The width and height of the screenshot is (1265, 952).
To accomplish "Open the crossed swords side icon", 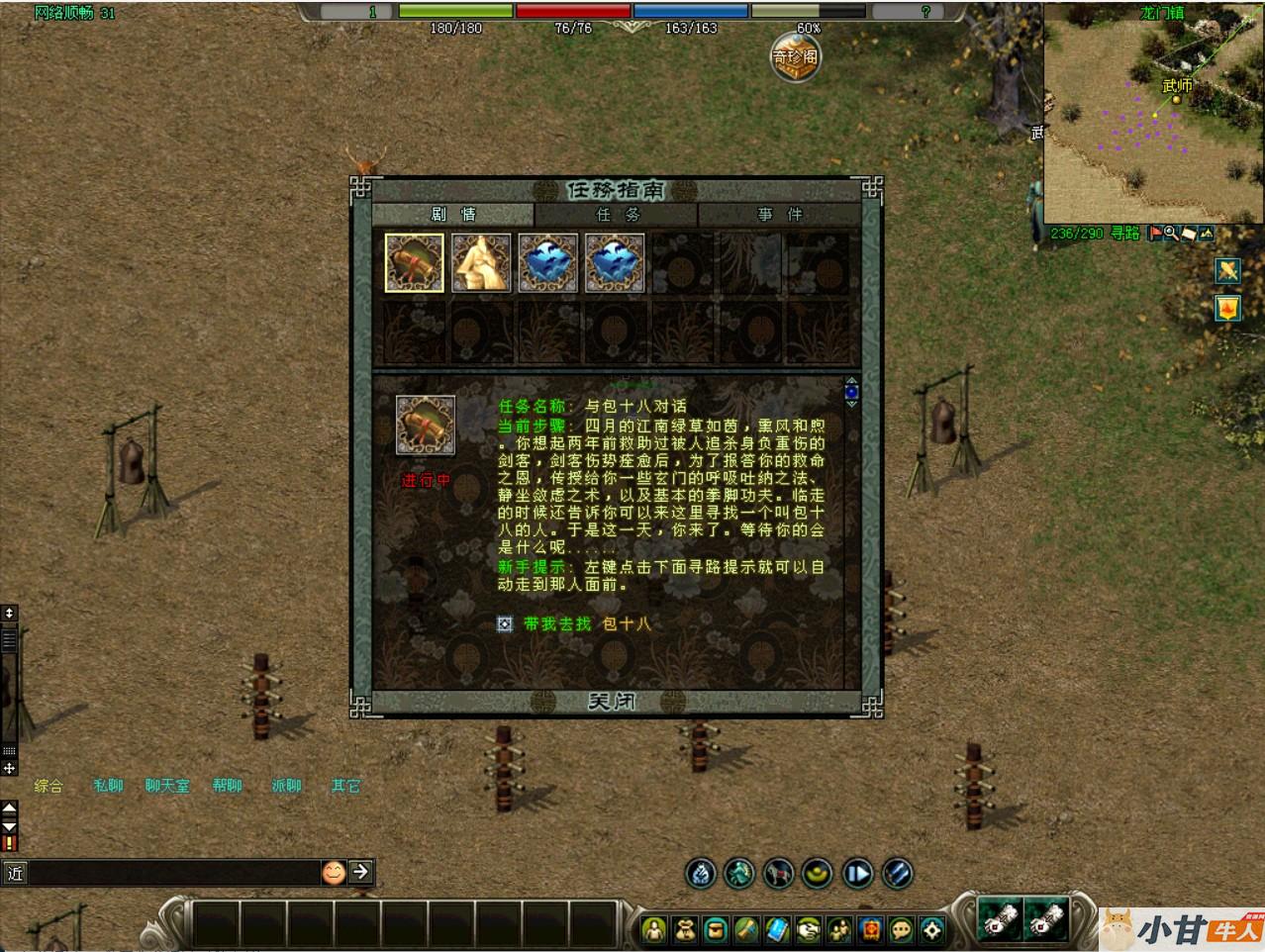I will 1227,270.
